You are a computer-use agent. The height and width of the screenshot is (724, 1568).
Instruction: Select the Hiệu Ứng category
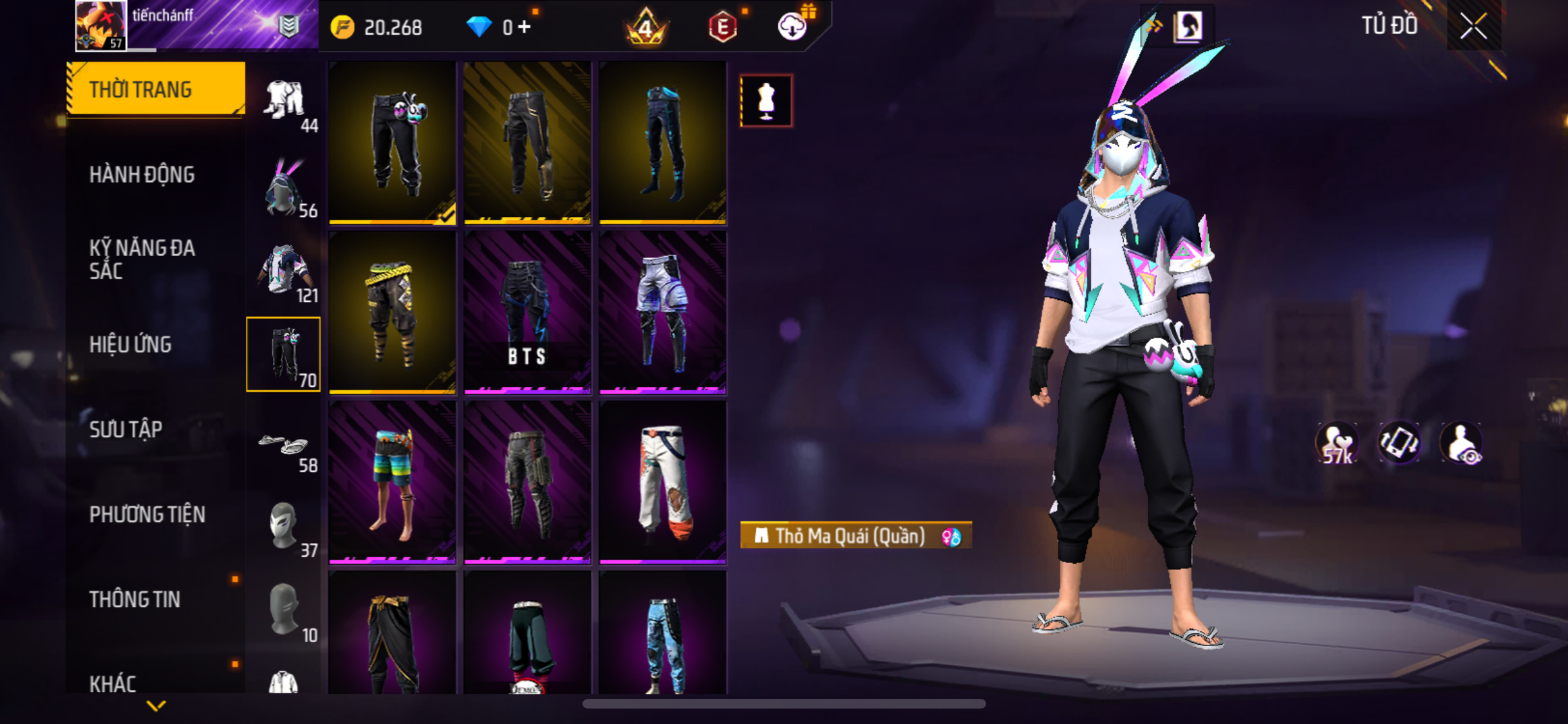click(x=131, y=344)
